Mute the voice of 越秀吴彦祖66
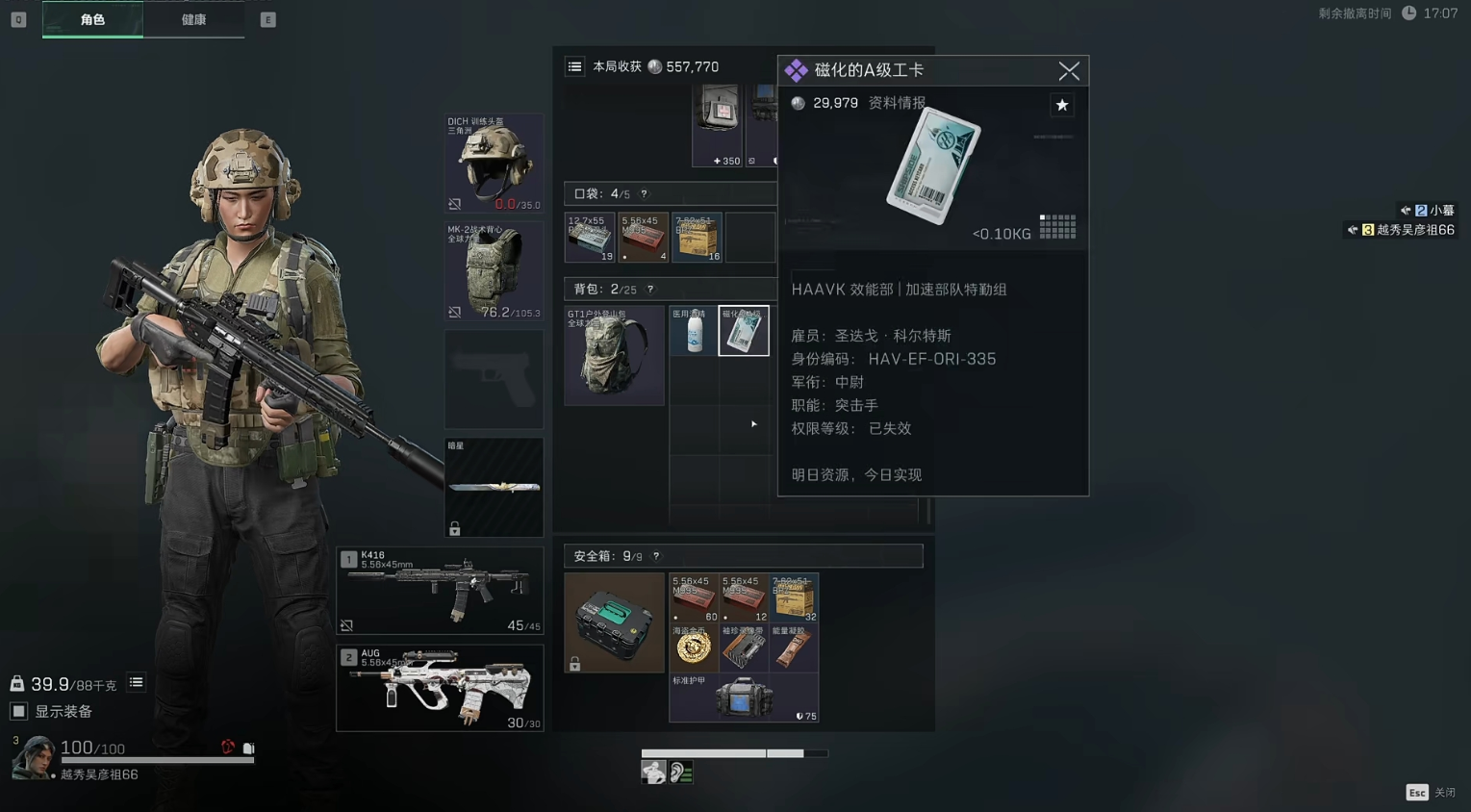 pos(1353,230)
